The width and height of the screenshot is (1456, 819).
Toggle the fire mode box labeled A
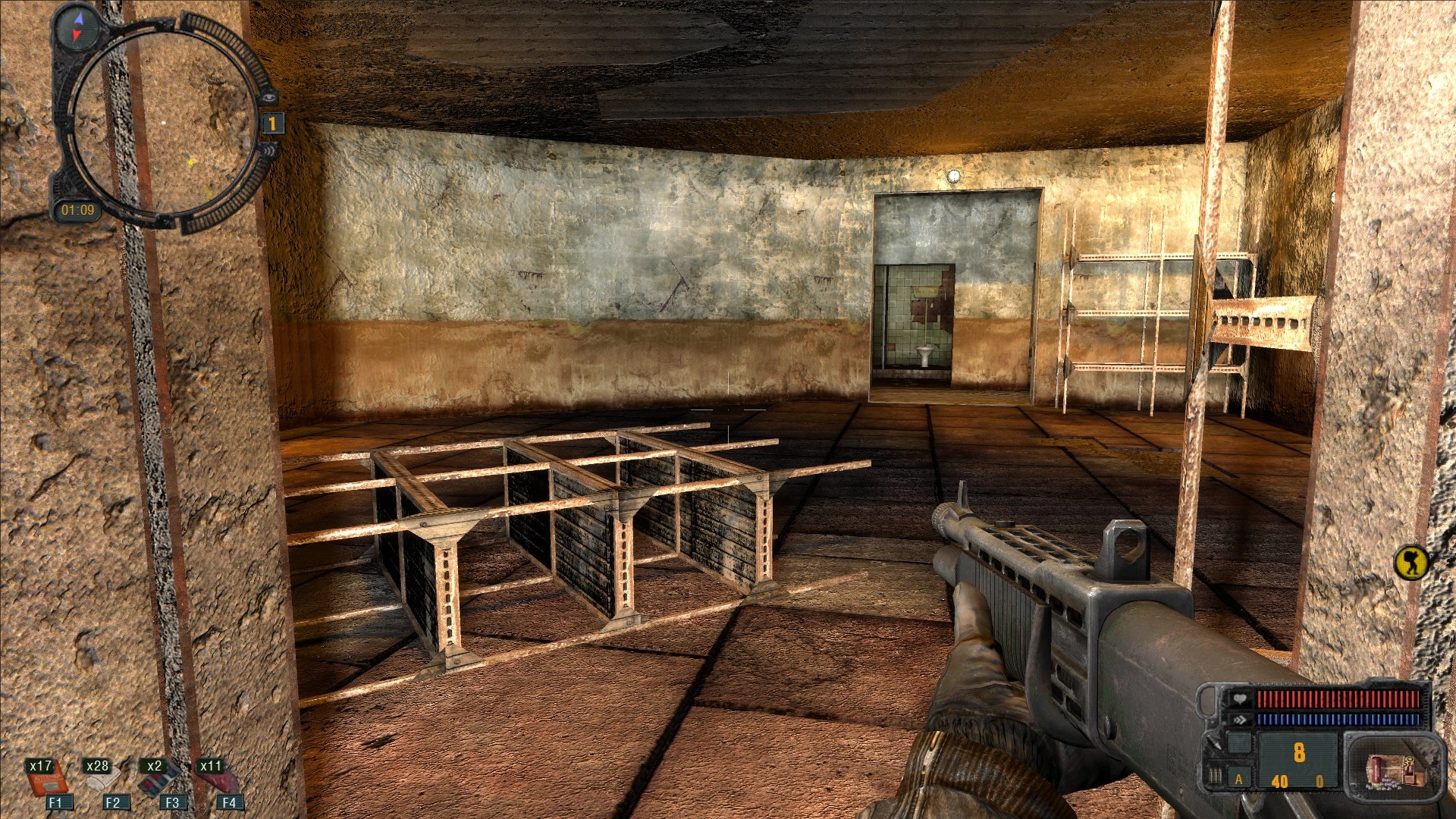coord(1239,779)
